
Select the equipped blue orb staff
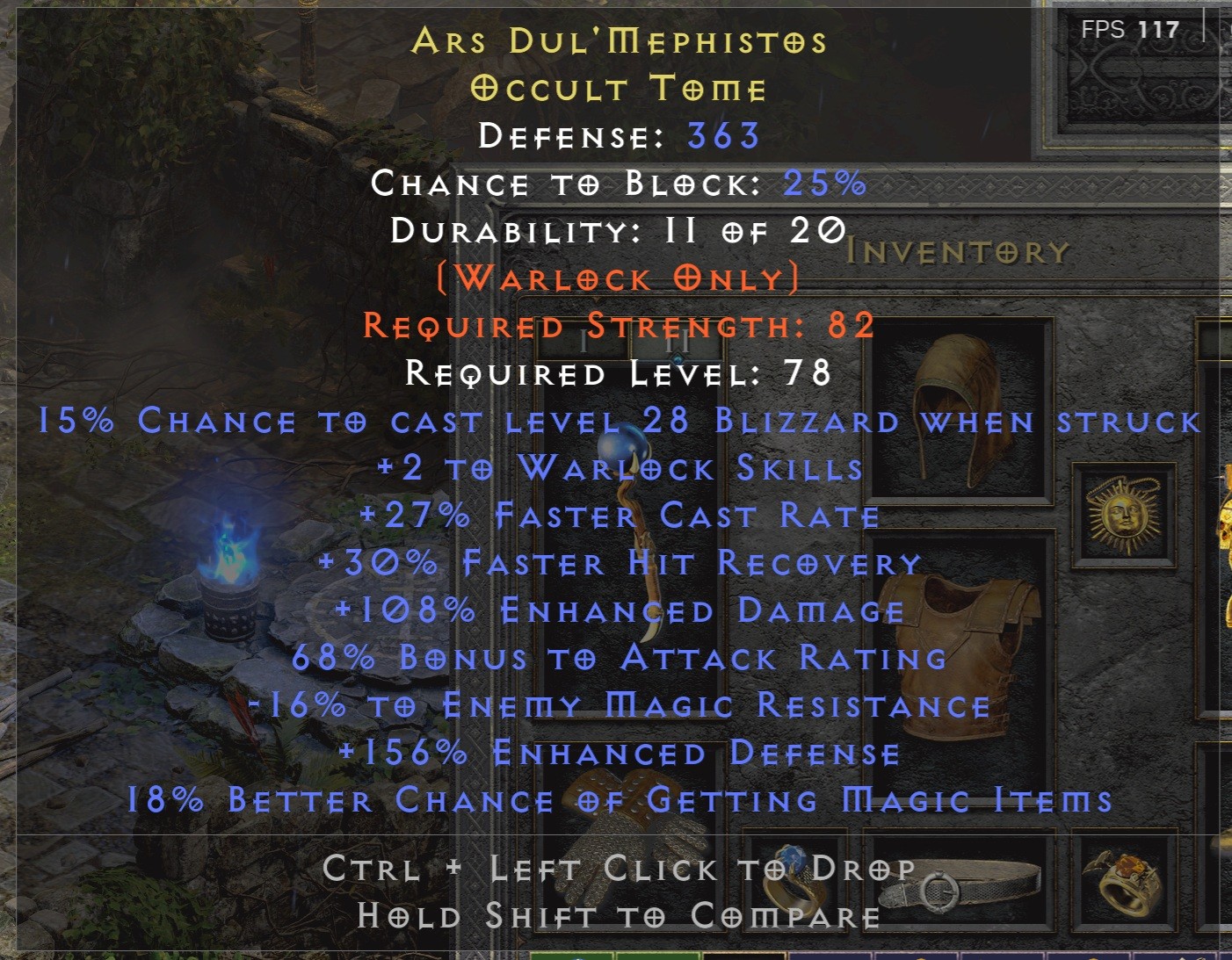628,527
